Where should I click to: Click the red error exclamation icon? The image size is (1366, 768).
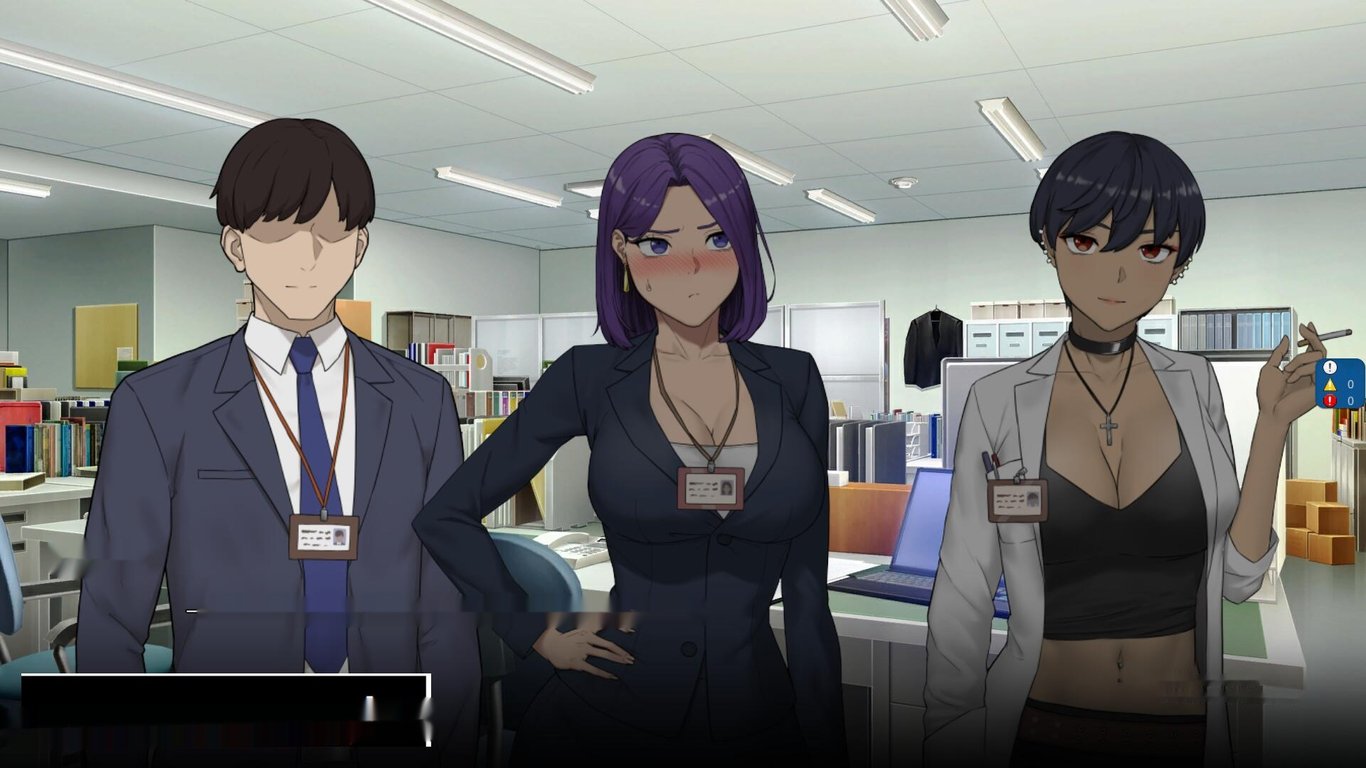(1330, 400)
